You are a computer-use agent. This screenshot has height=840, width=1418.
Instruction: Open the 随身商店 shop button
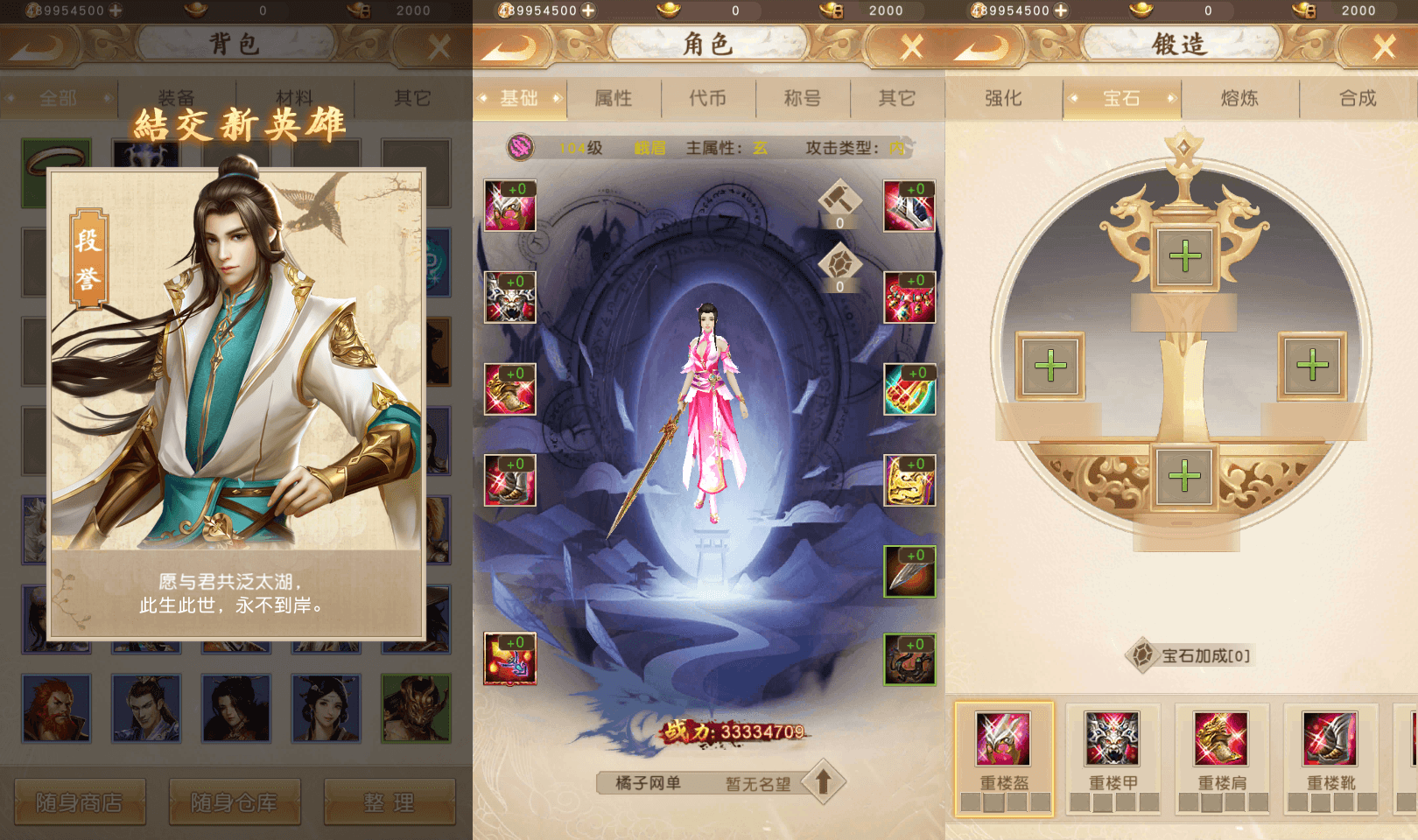(79, 802)
